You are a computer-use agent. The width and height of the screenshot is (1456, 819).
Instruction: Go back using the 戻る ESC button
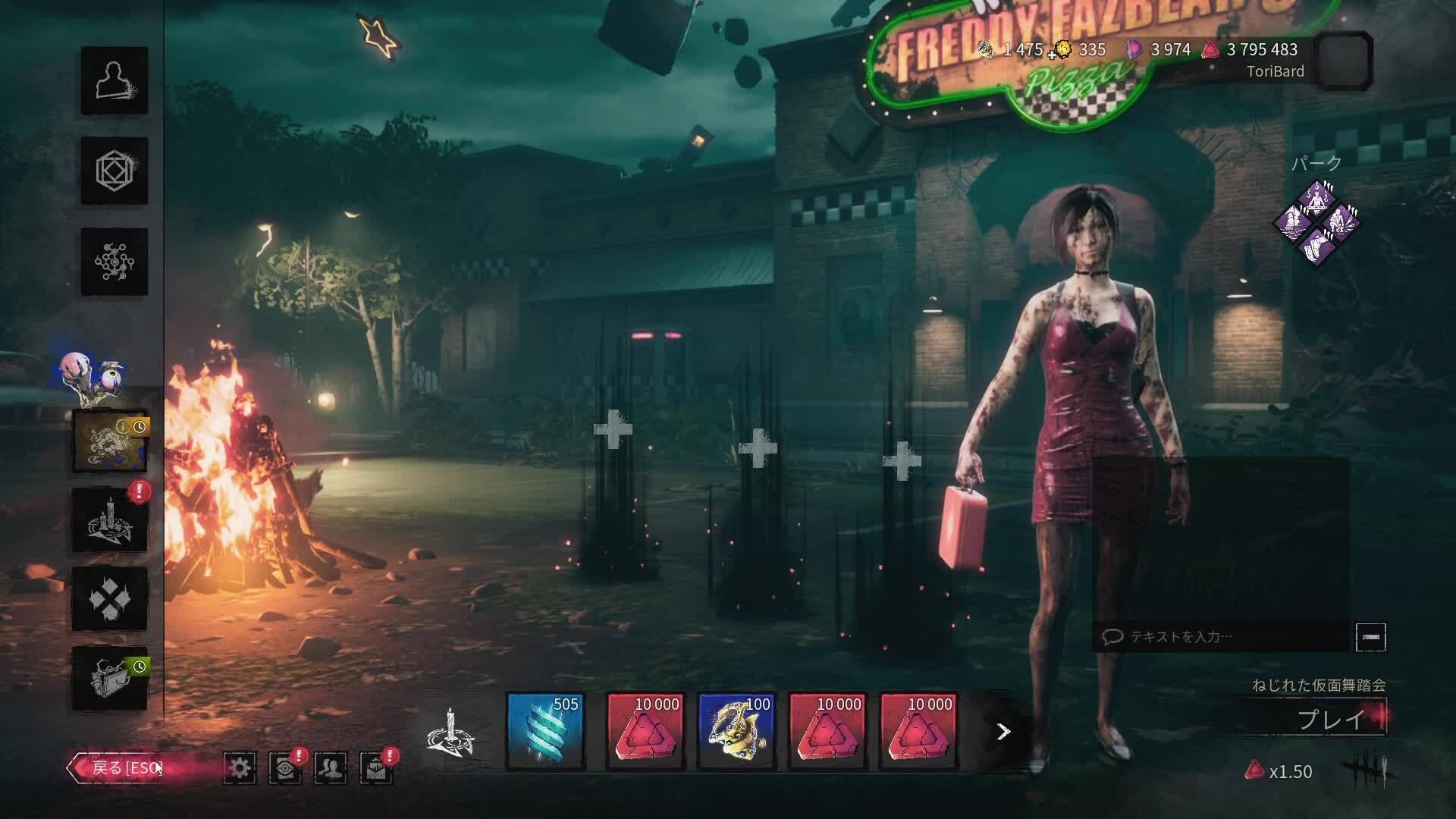pos(121,767)
